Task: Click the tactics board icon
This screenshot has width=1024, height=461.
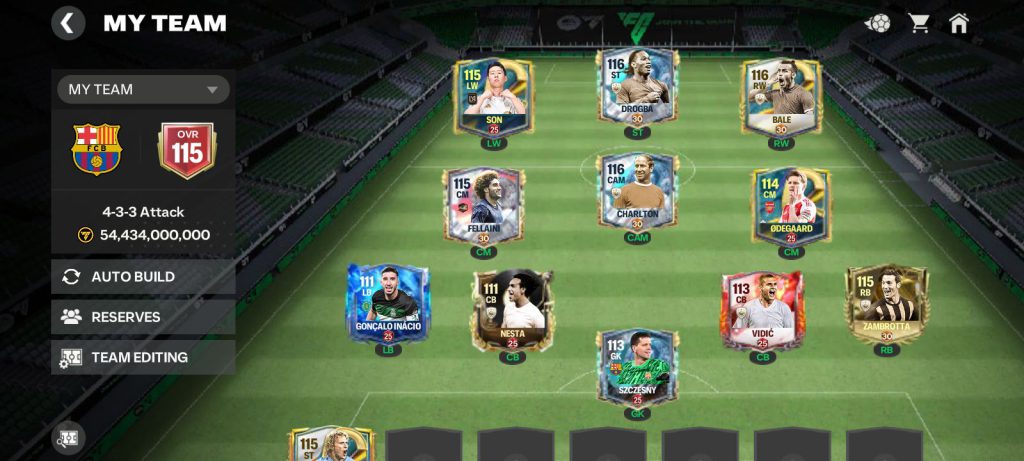Action: click(x=69, y=437)
